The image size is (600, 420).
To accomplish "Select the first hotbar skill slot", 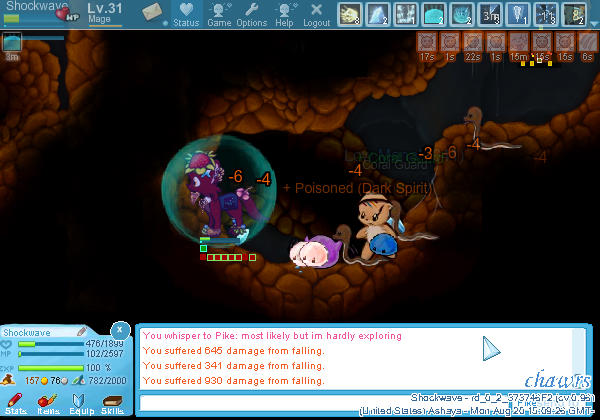I will (350, 13).
